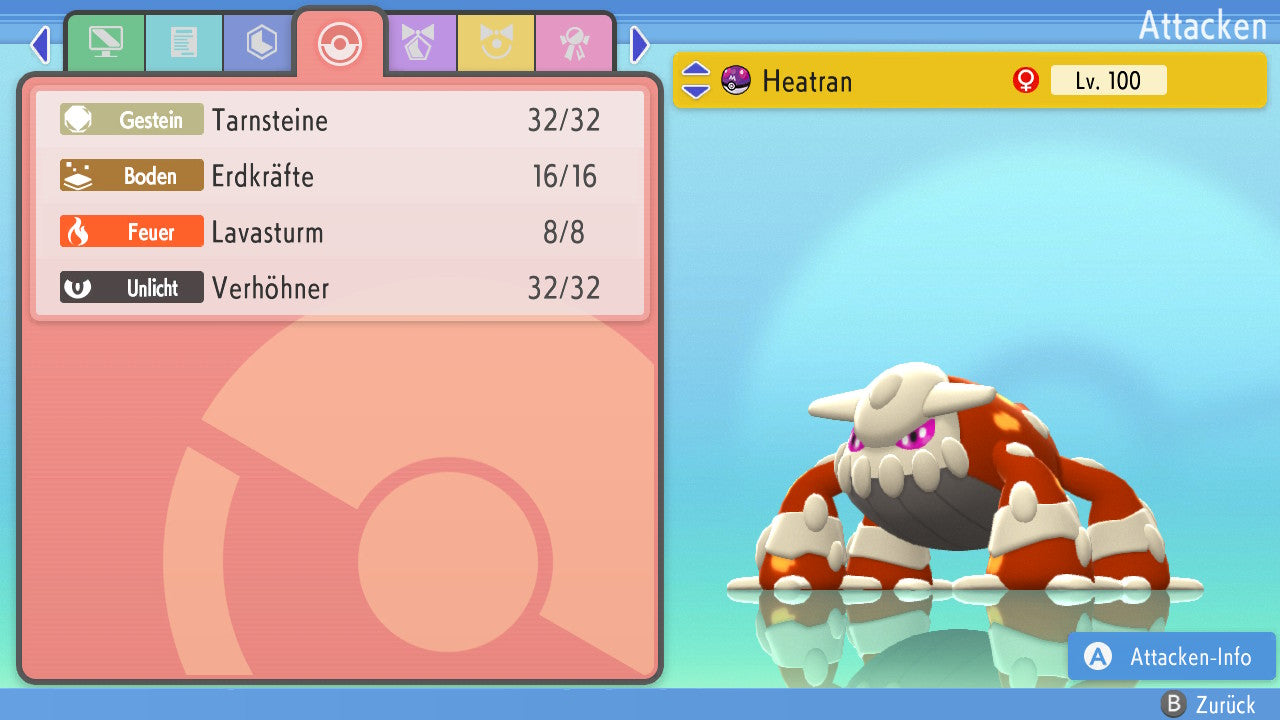Open the teal document memo tab
Screen dimensions: 1280x720
[x=183, y=43]
